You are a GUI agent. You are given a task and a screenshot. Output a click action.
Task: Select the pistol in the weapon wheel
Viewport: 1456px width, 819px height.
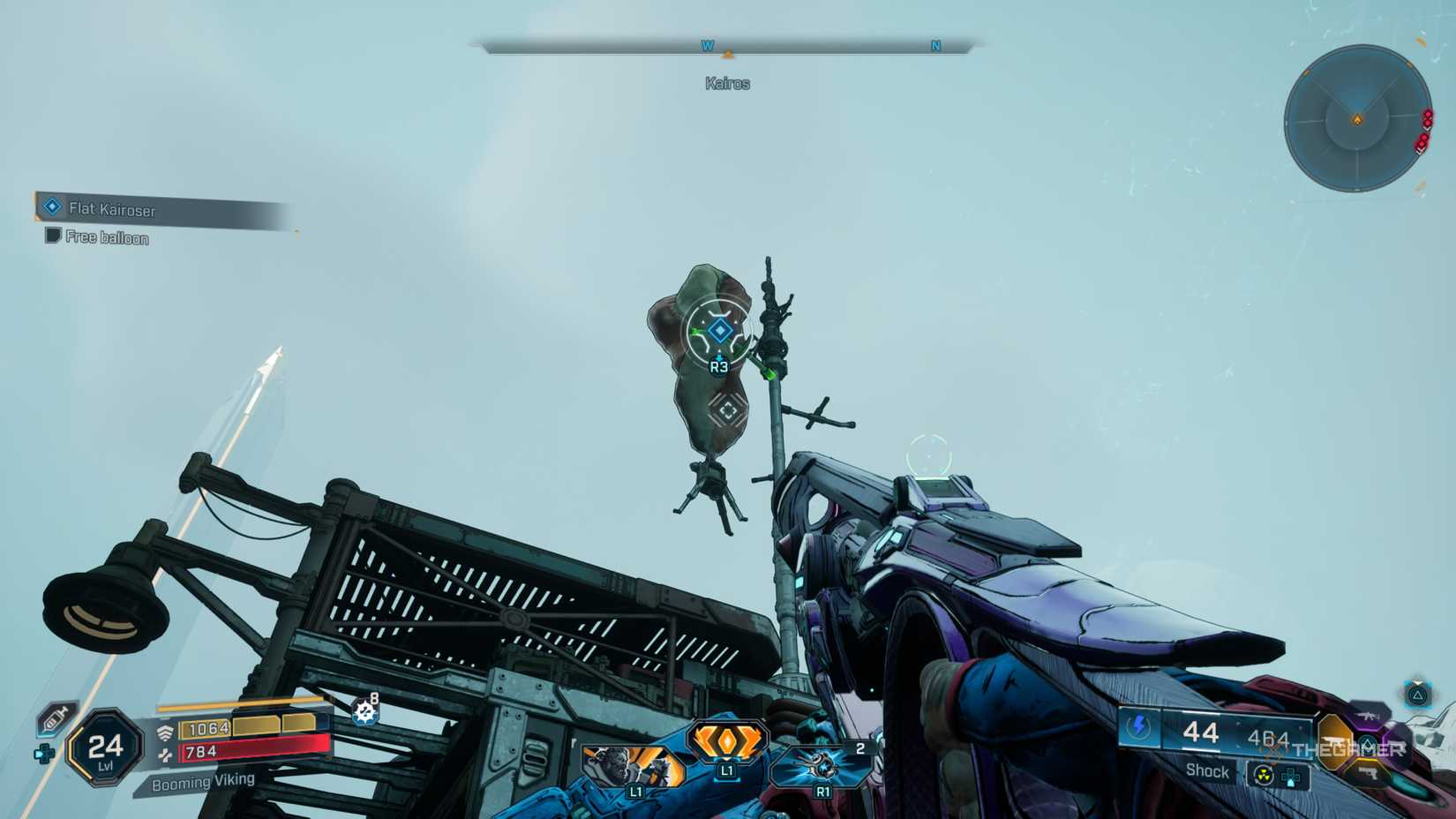coord(1370,773)
